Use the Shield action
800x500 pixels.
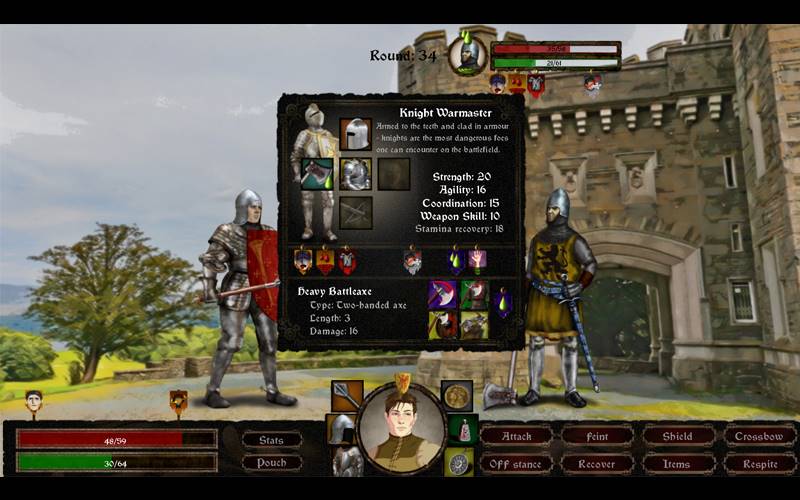point(677,436)
